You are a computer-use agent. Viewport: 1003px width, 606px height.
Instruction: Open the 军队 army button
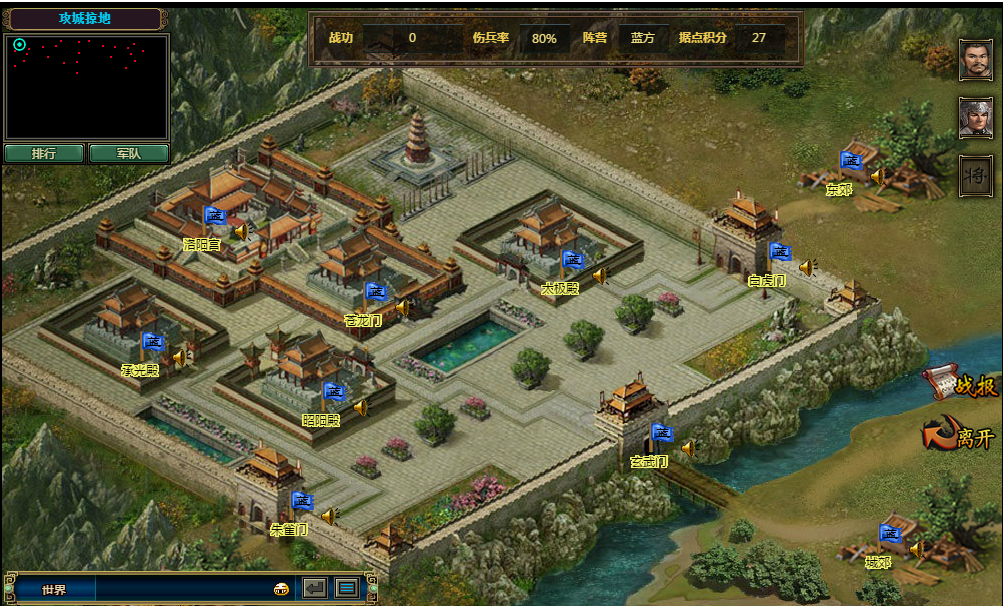[128, 154]
